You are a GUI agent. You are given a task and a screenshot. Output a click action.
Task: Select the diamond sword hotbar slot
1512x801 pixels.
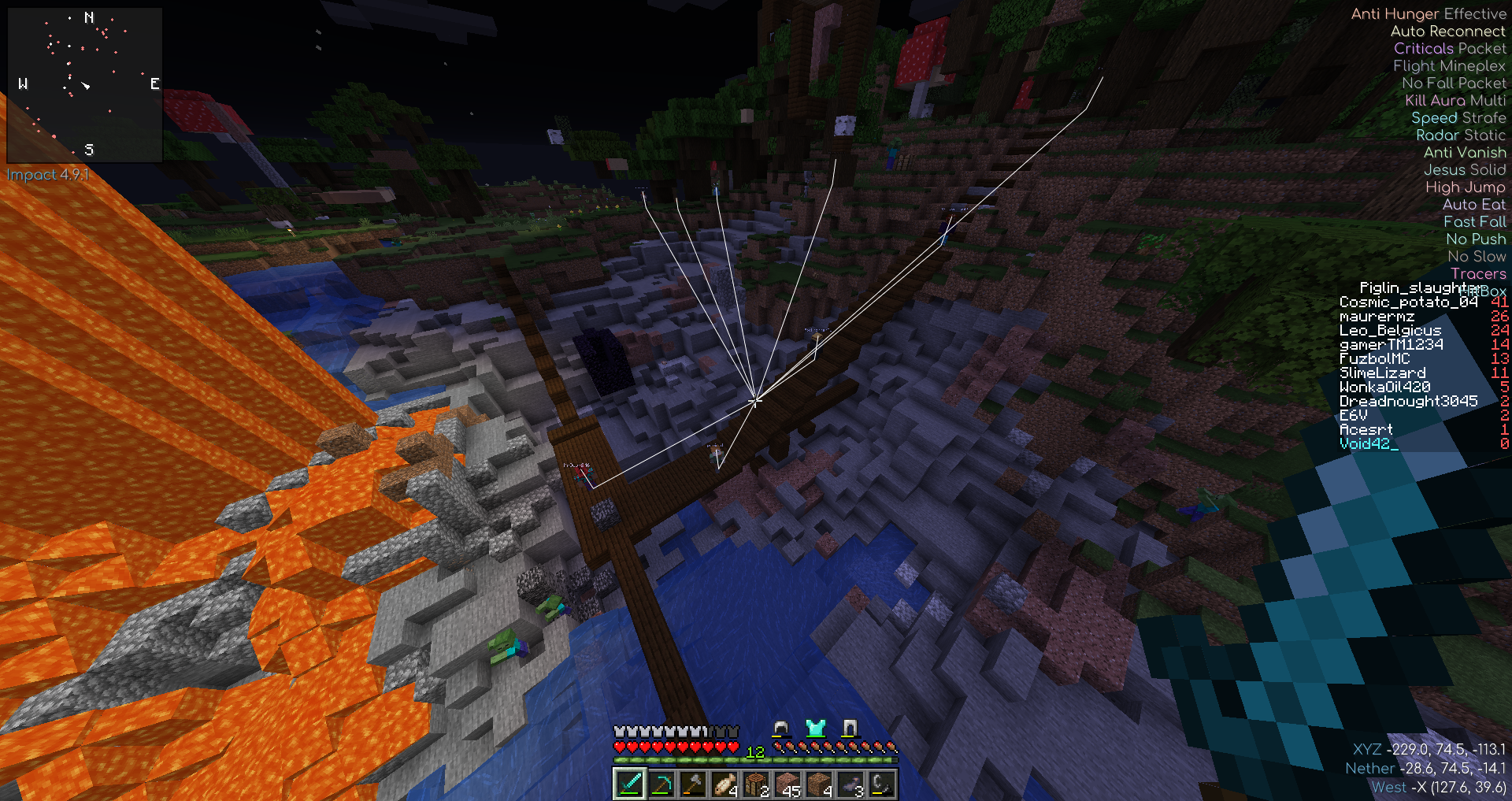[x=629, y=784]
